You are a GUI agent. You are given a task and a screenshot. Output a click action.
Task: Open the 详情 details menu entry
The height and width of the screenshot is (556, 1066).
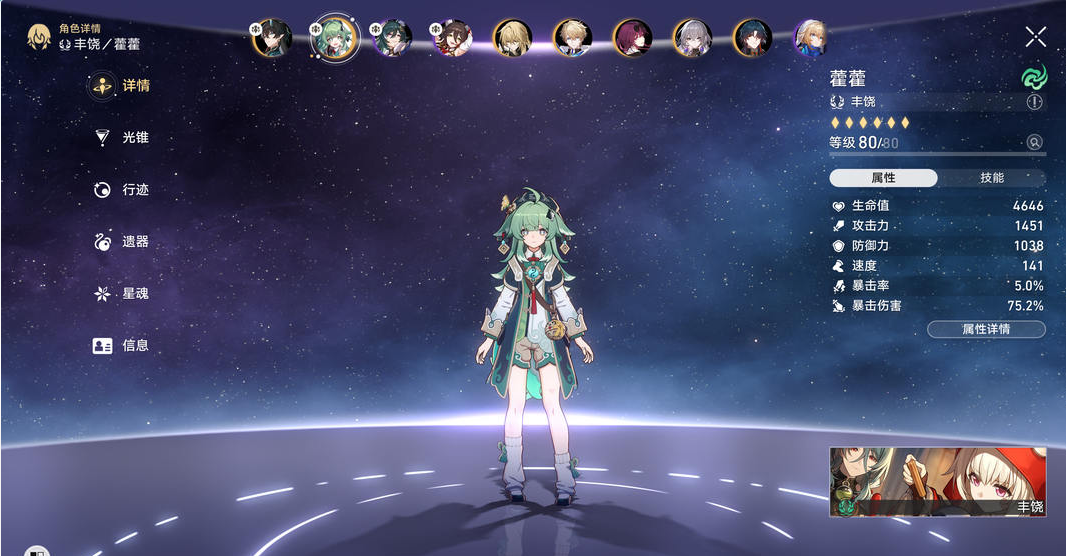124,86
